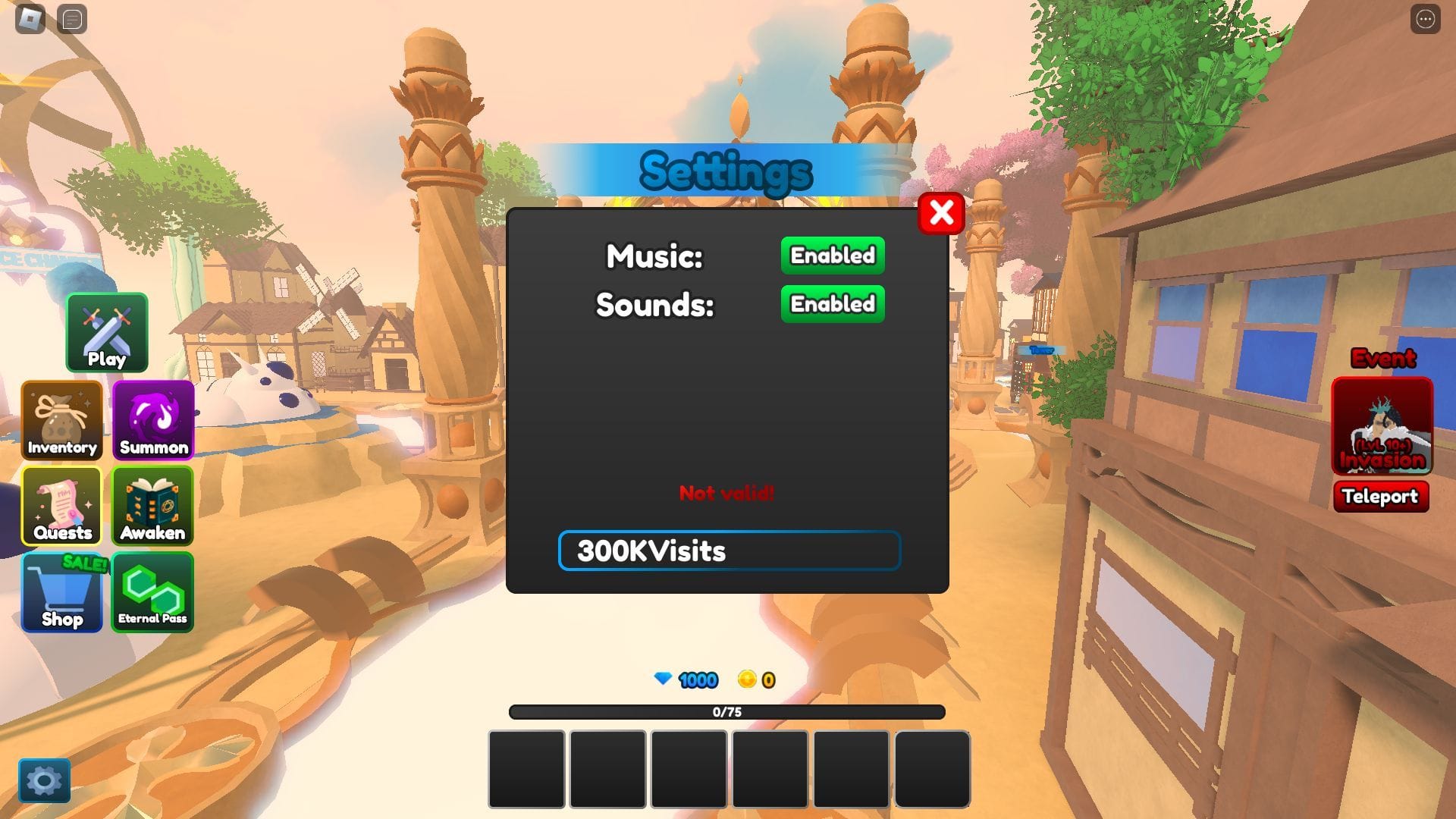1456x819 pixels.
Task: Open the Summon menu
Action: point(153,420)
